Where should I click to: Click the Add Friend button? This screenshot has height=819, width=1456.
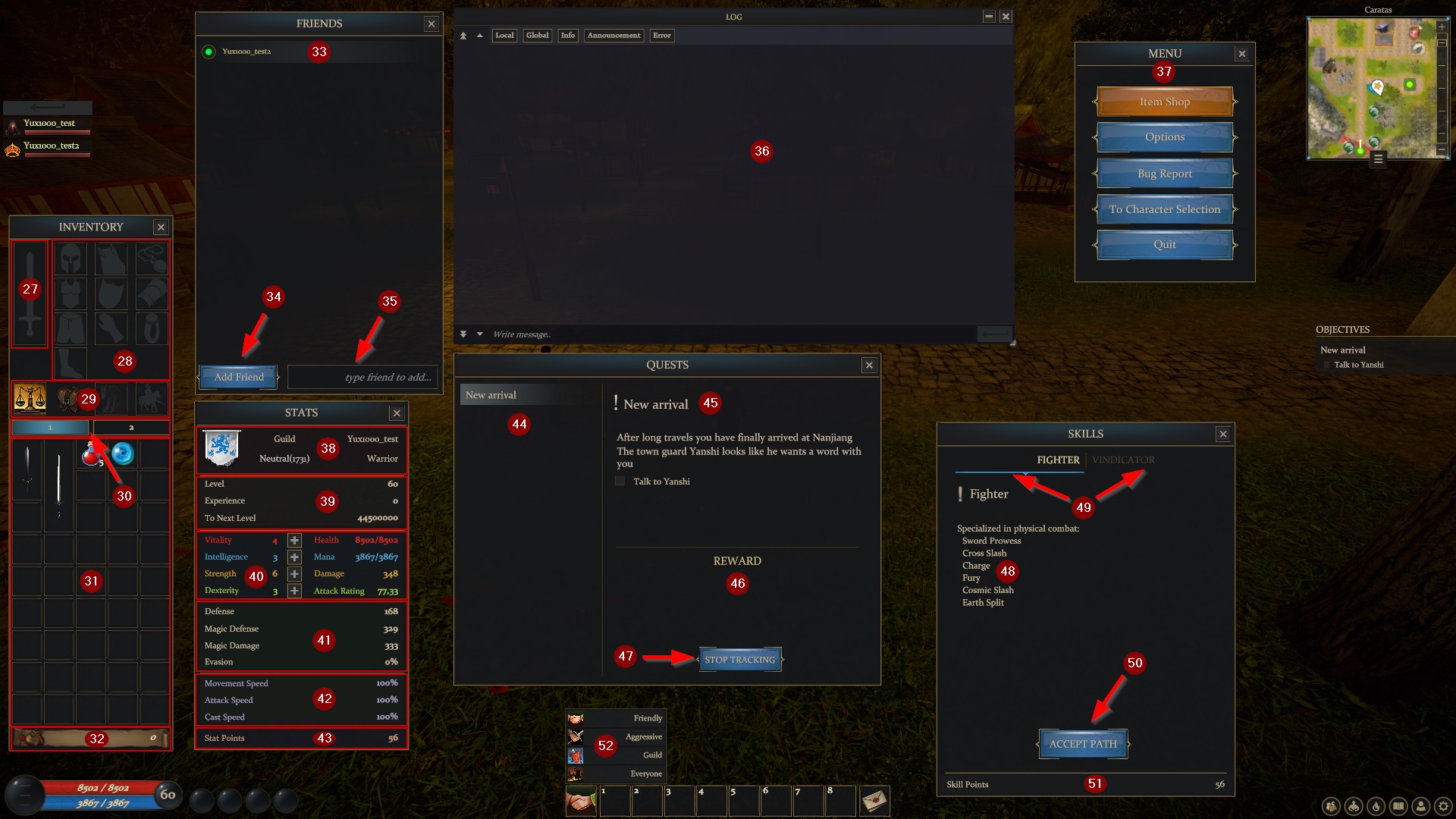point(239,377)
